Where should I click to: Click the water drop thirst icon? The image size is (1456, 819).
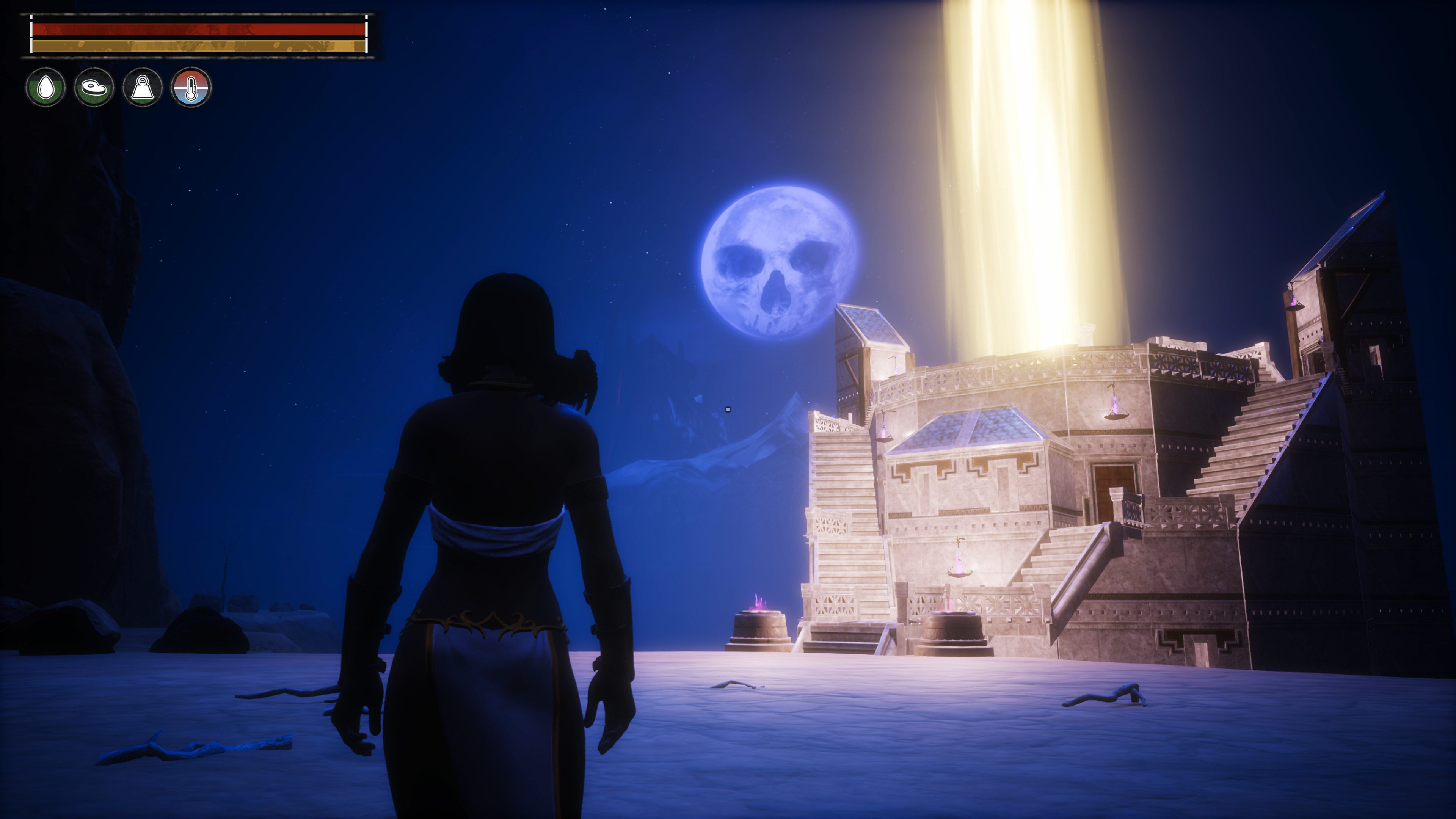46,88
